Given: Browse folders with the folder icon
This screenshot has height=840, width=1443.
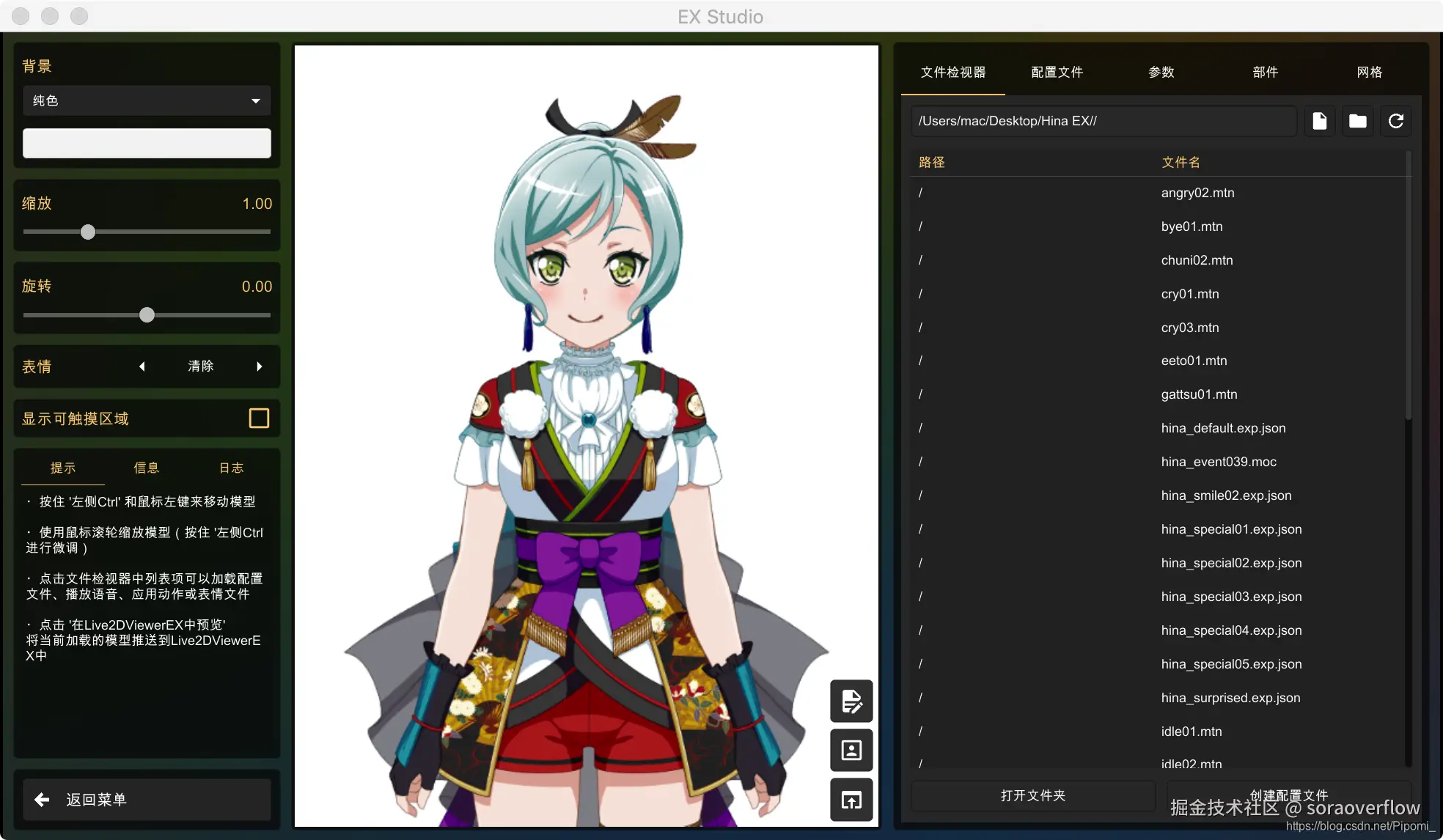Looking at the screenshot, I should click(1358, 121).
